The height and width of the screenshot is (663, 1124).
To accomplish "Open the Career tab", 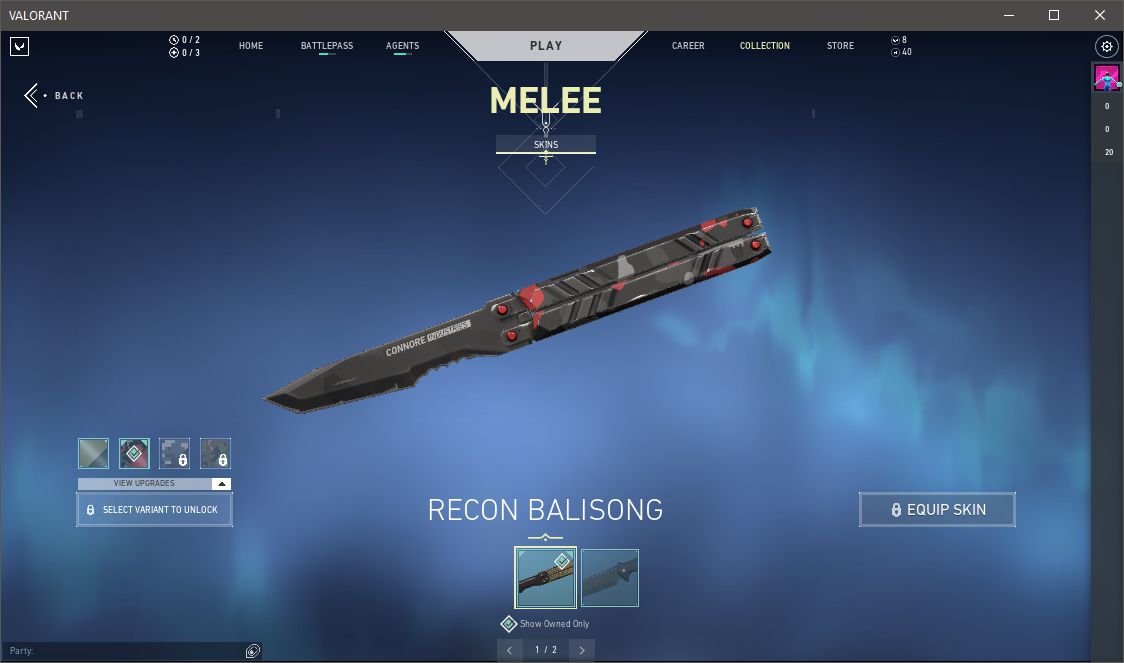I will [688, 46].
